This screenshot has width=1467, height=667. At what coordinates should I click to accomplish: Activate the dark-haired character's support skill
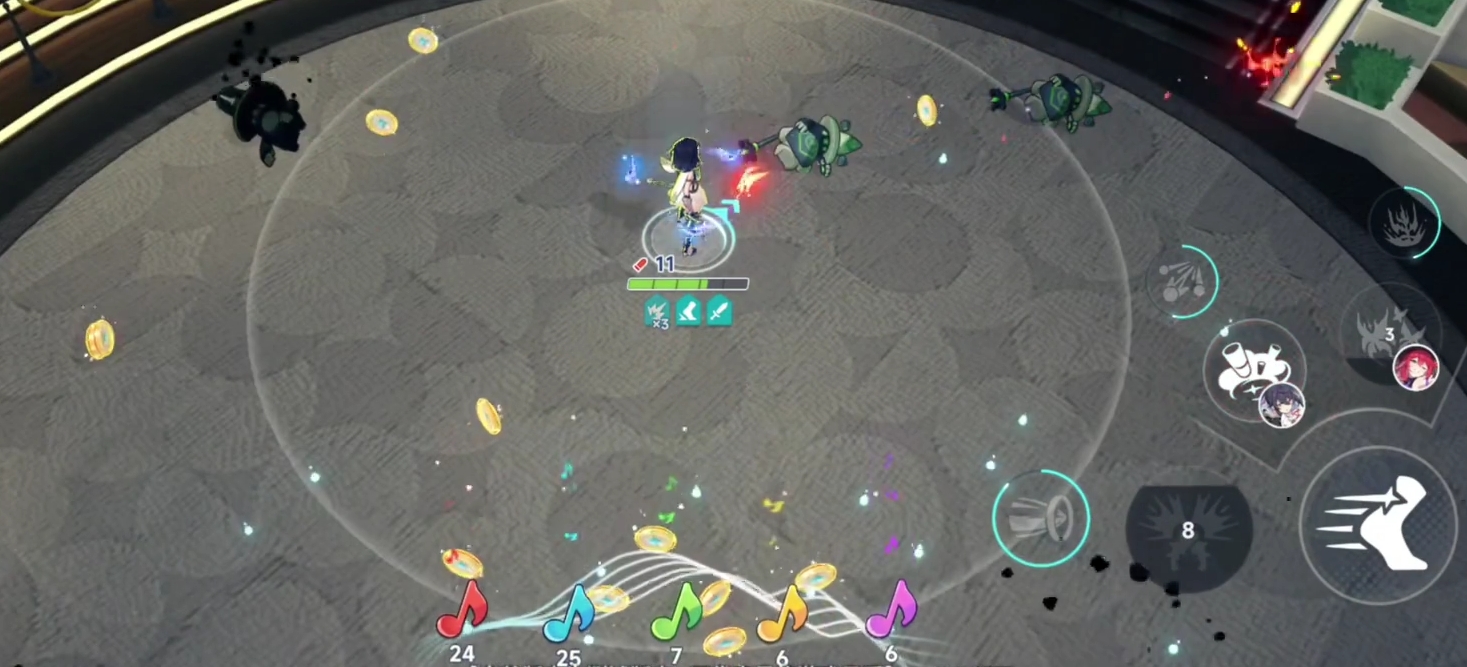[1254, 371]
